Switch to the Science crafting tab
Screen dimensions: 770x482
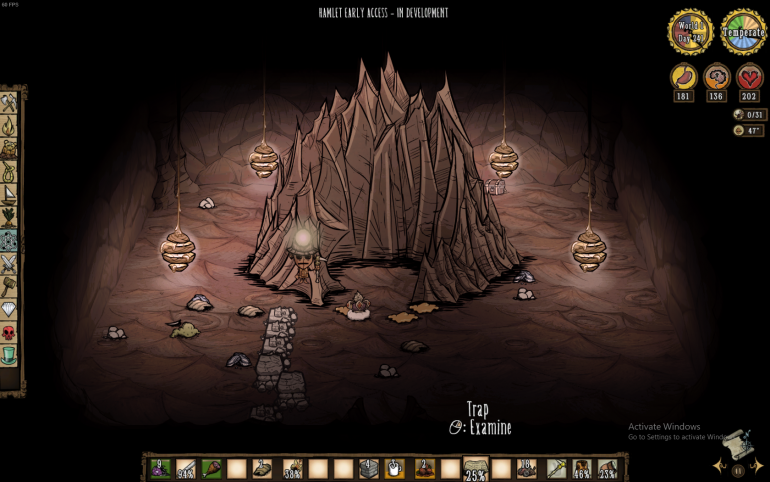9,240
